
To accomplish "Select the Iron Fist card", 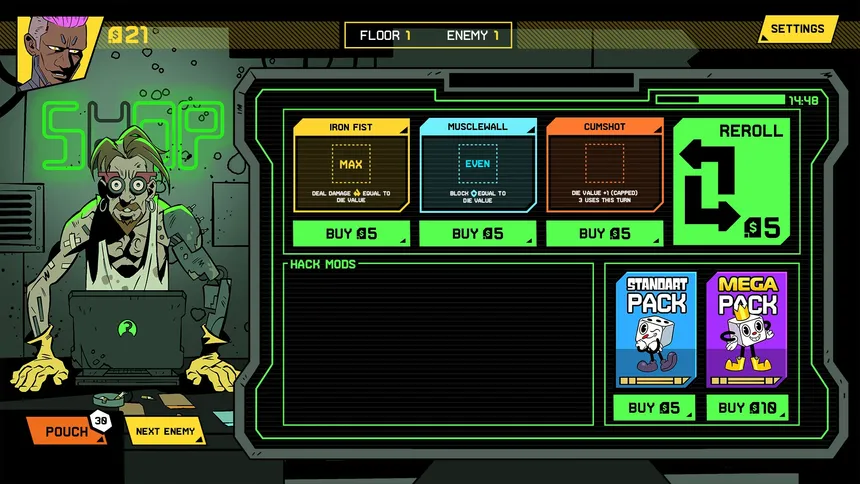I will click(351, 165).
